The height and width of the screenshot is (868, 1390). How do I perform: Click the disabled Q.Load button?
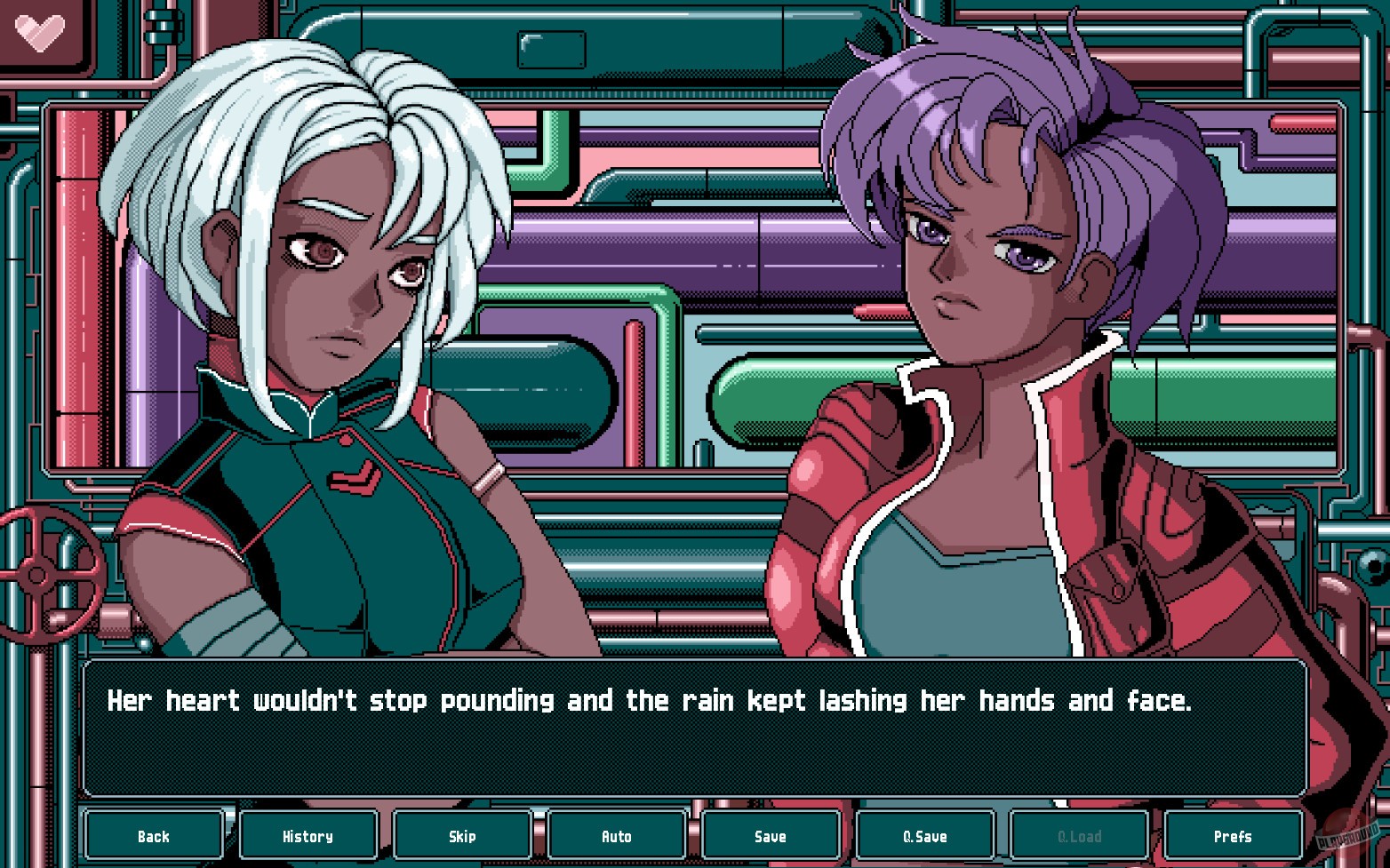click(x=1079, y=835)
